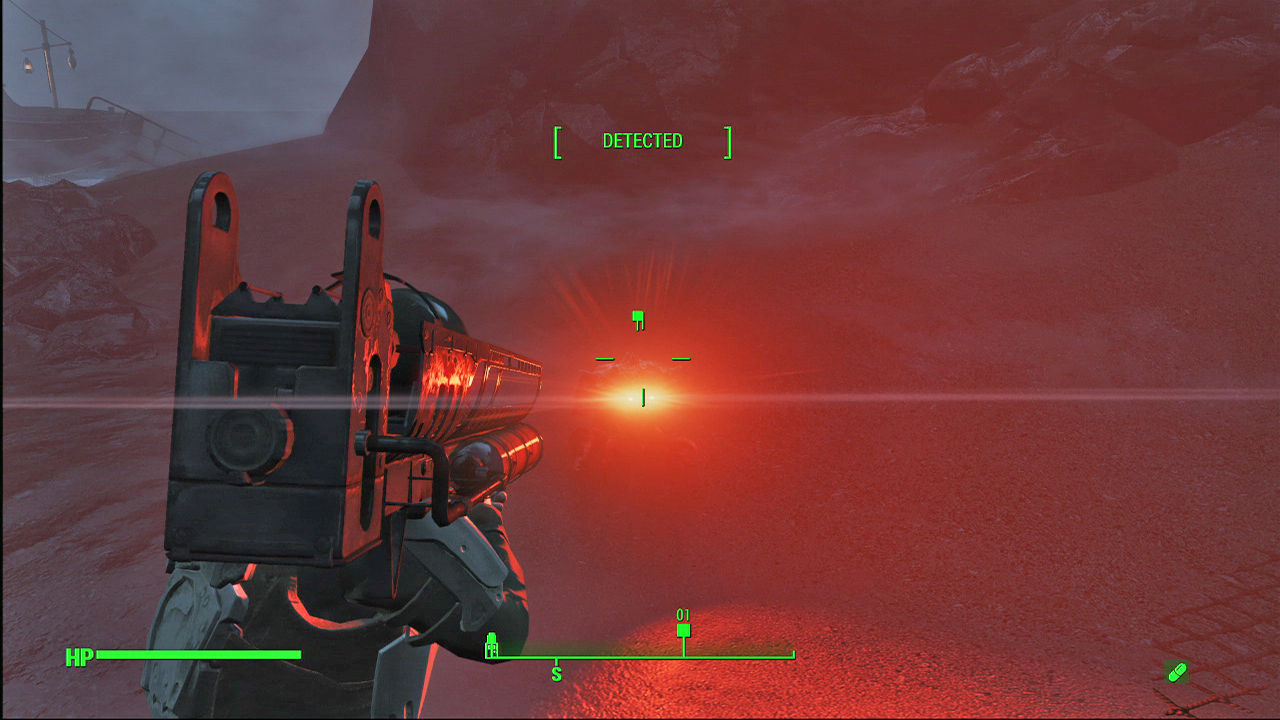Click the stimpak pill icon bottom right

click(x=1177, y=670)
